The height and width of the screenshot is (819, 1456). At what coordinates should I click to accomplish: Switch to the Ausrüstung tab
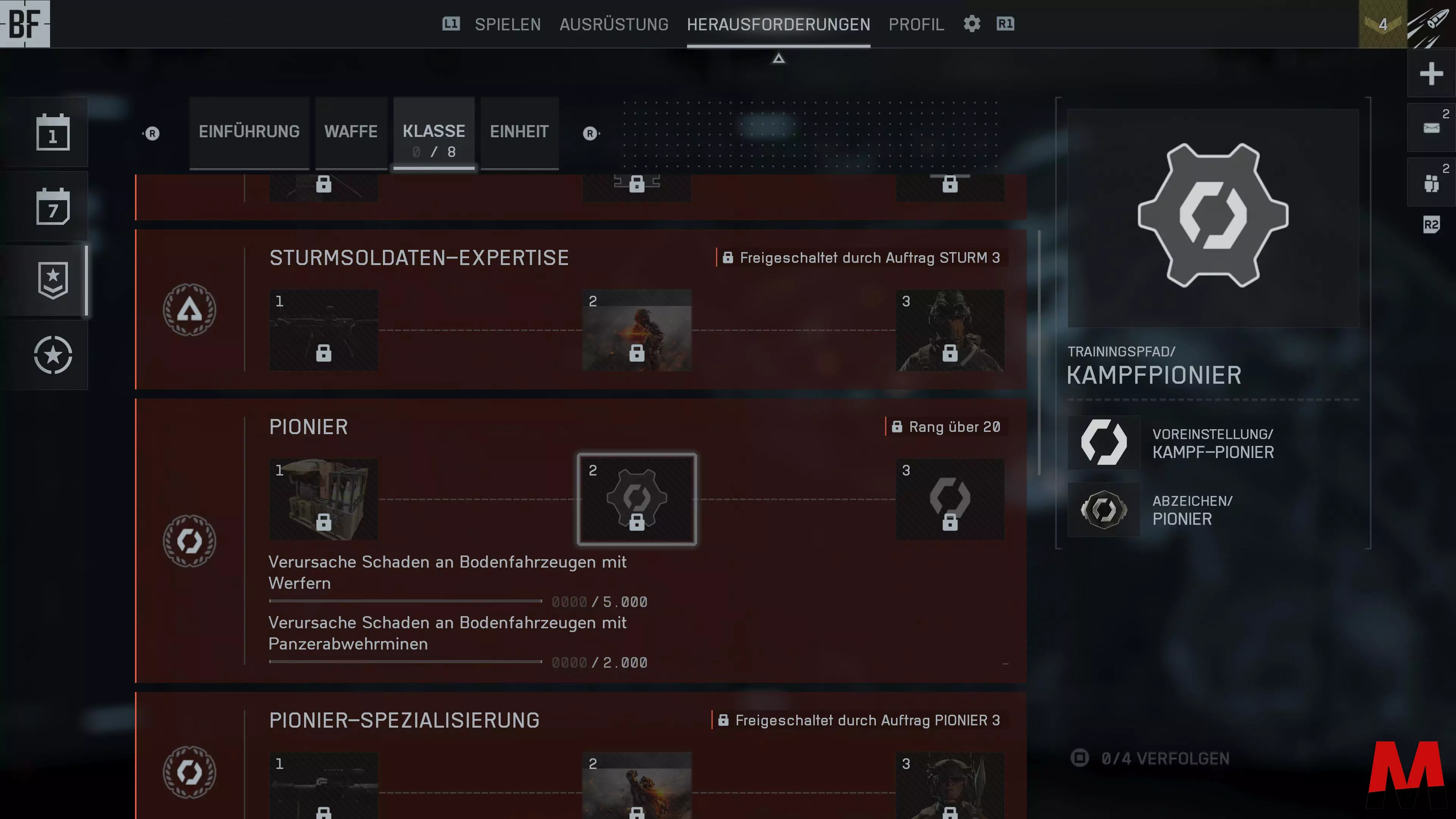[x=614, y=24]
